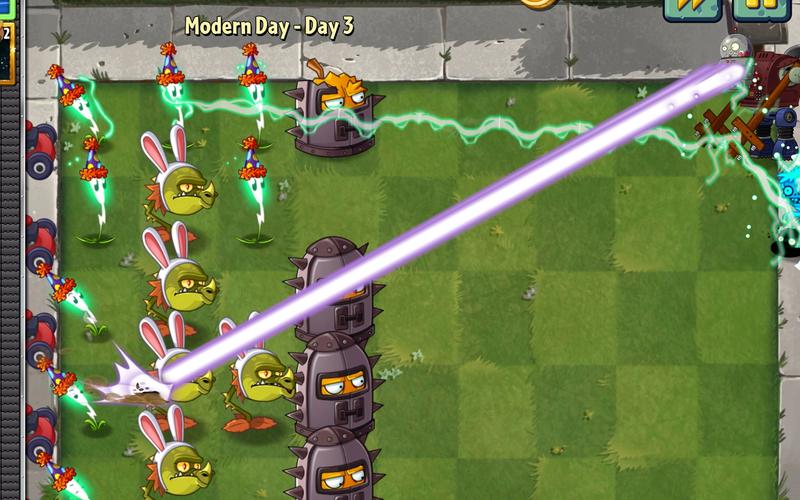Pause the game with the pause button
Screen dimensions: 800x500
[761, 6]
